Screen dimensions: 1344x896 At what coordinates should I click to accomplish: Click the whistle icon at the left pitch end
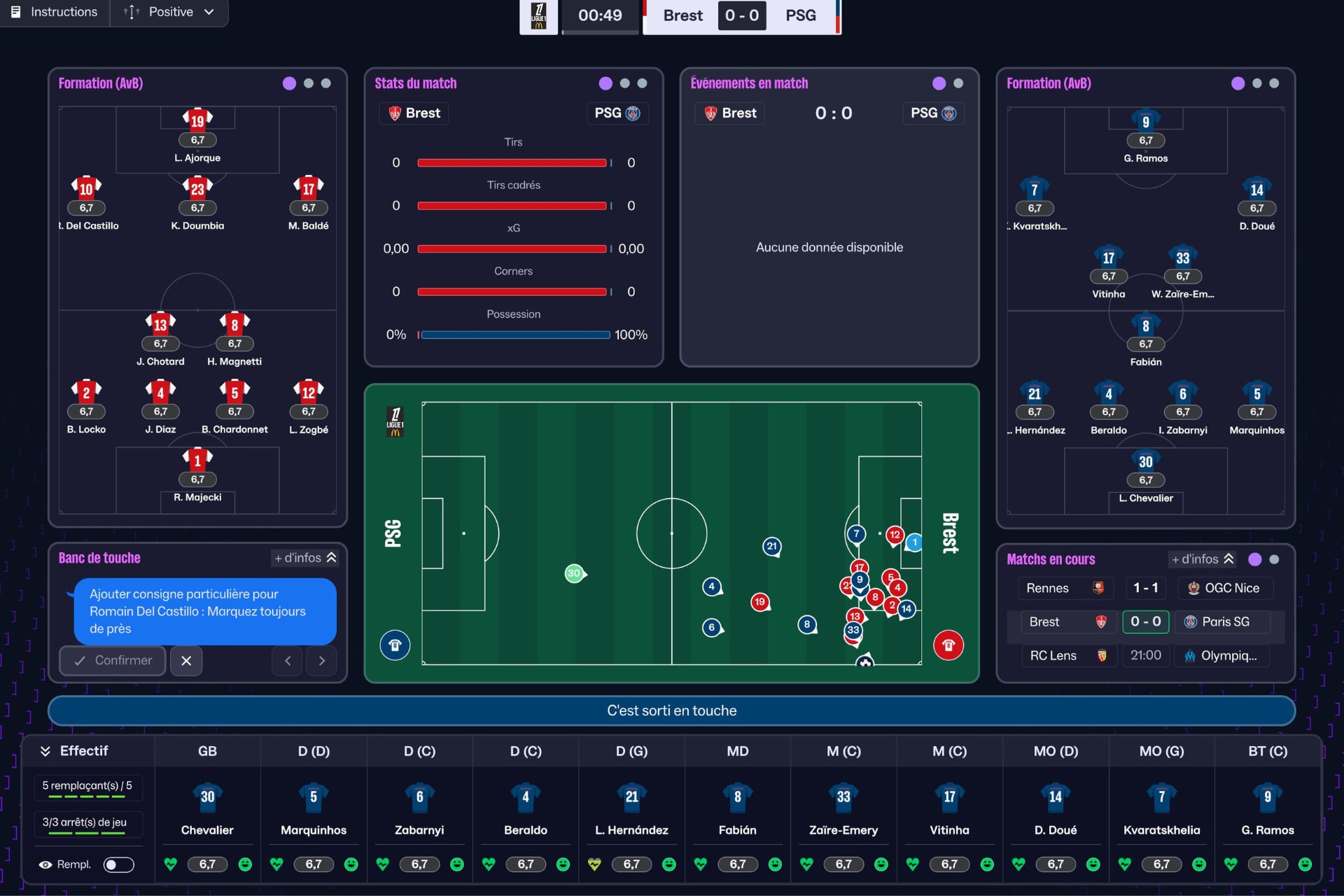(395, 645)
